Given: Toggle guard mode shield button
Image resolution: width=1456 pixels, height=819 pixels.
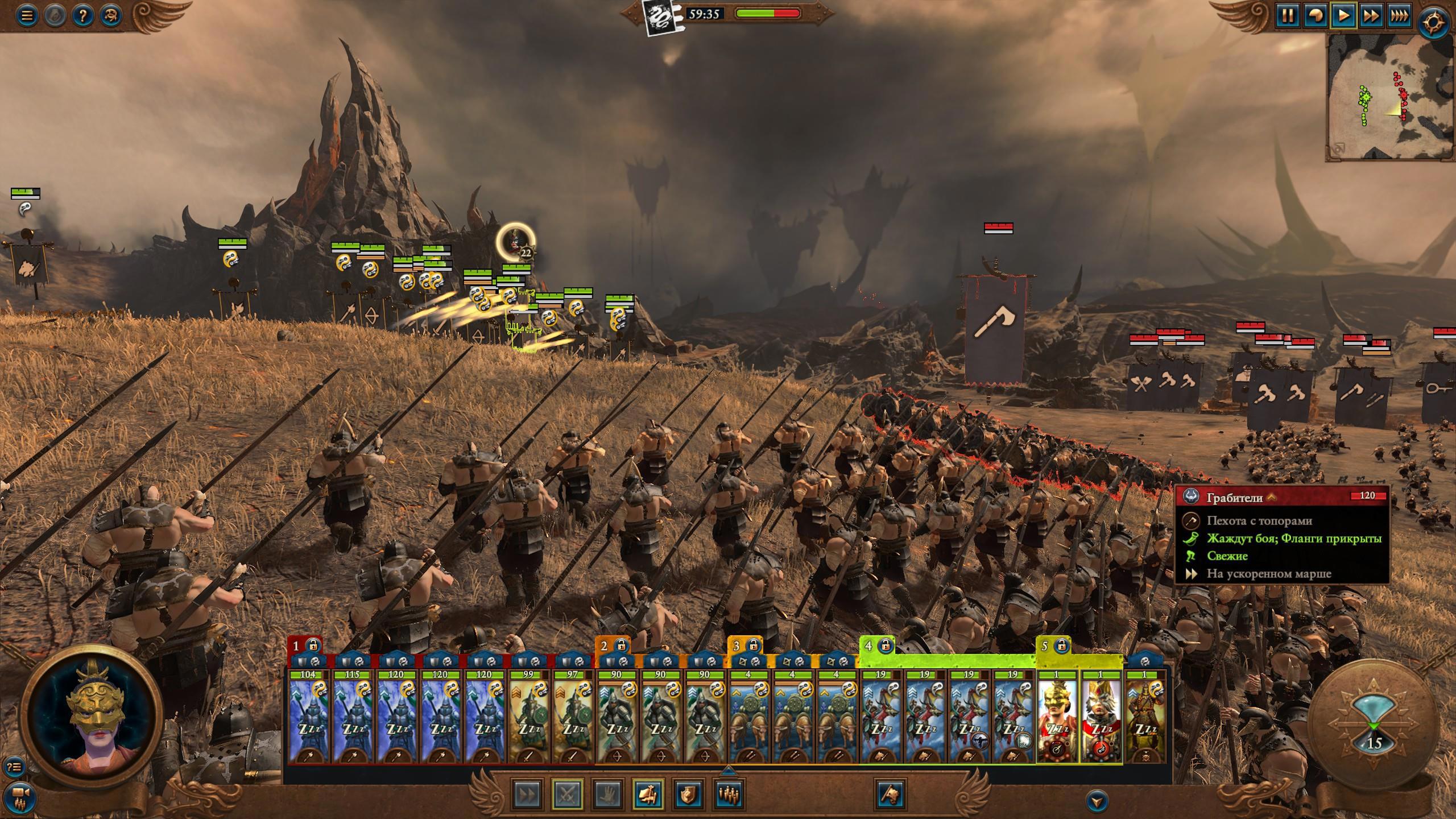Looking at the screenshot, I should coord(689,794).
